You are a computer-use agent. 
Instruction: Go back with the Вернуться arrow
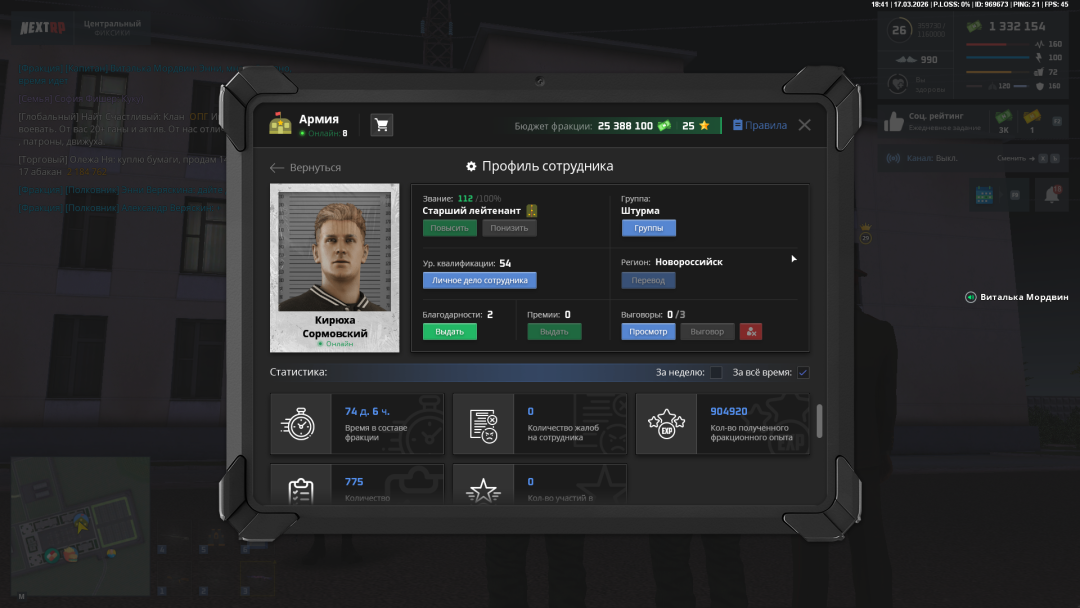306,167
